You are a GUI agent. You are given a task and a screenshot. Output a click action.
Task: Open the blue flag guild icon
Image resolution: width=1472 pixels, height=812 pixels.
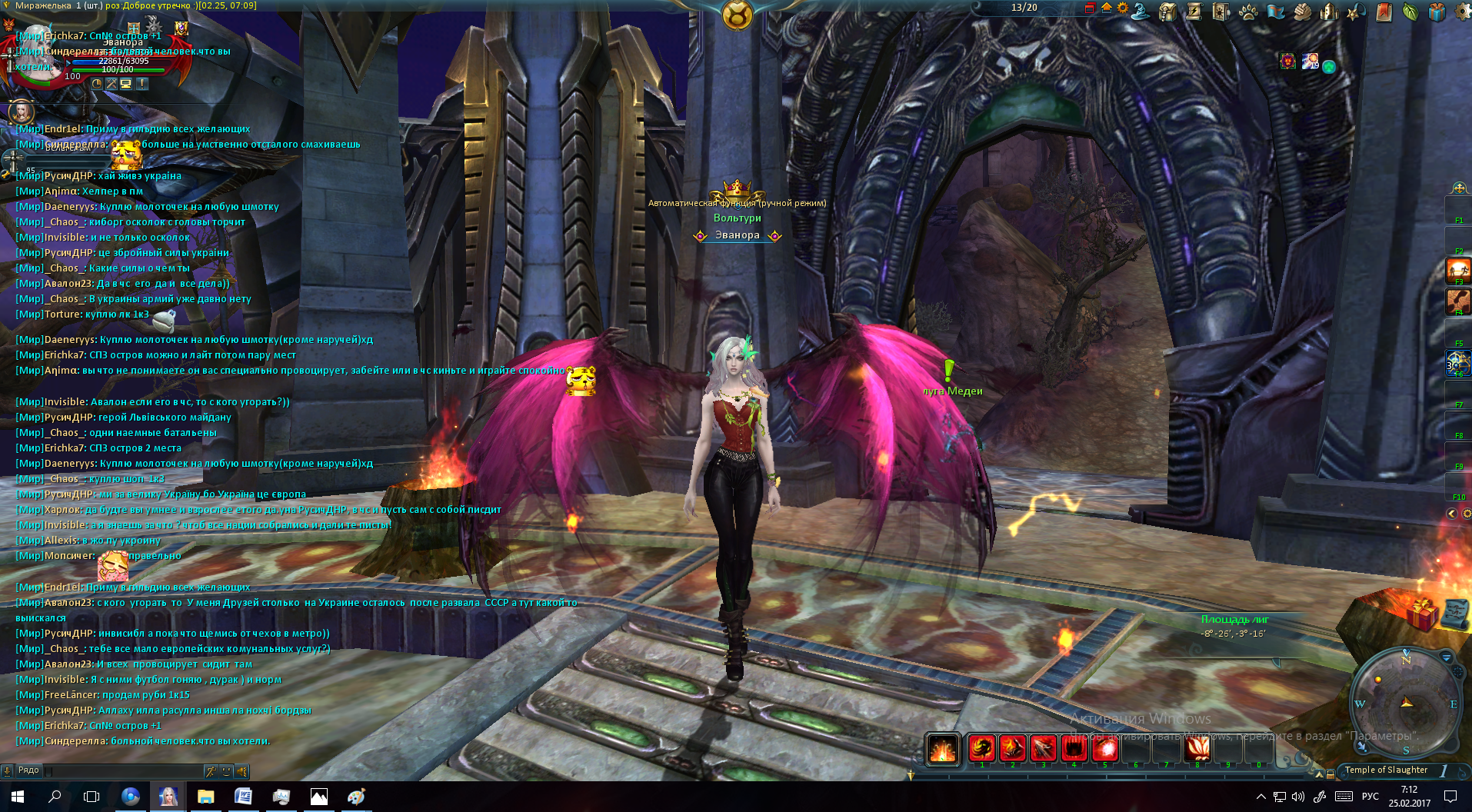pos(1275,12)
